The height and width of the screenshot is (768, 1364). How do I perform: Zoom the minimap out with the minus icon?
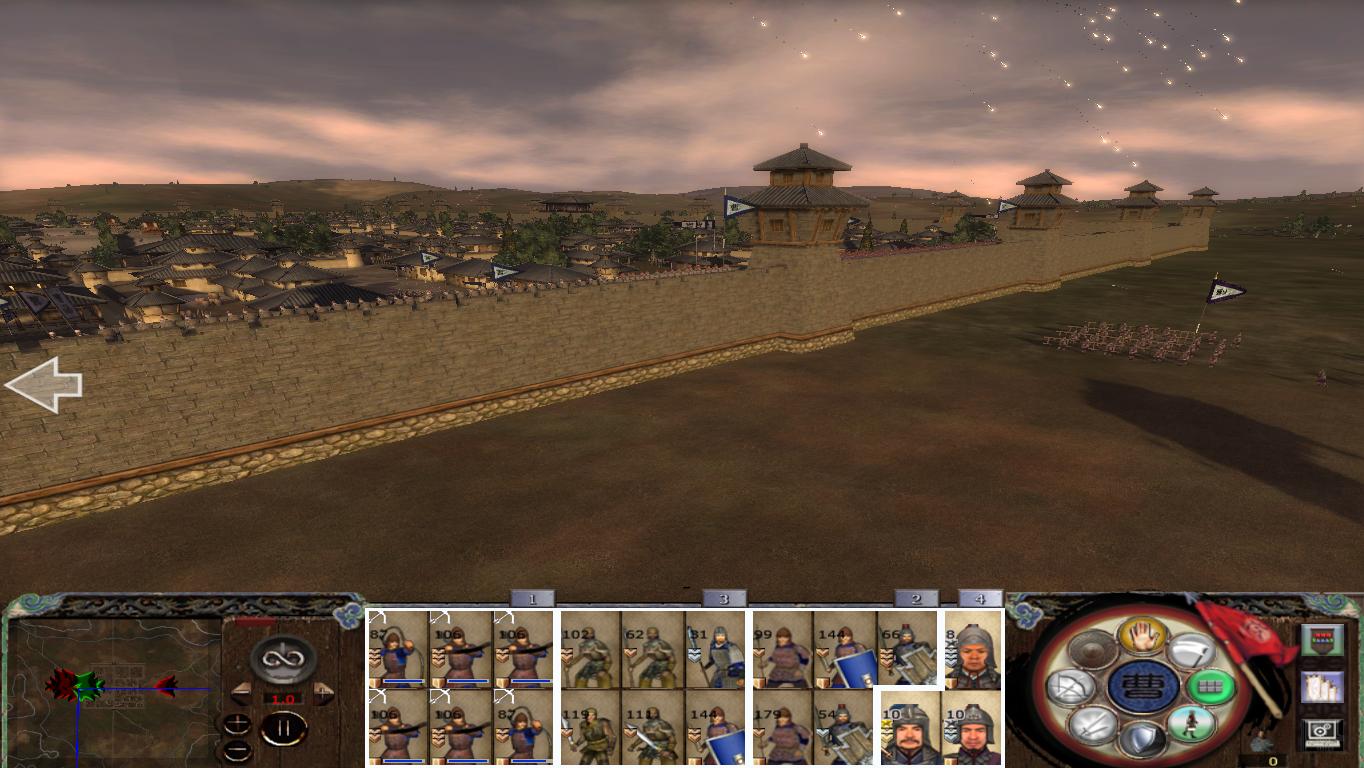click(238, 750)
